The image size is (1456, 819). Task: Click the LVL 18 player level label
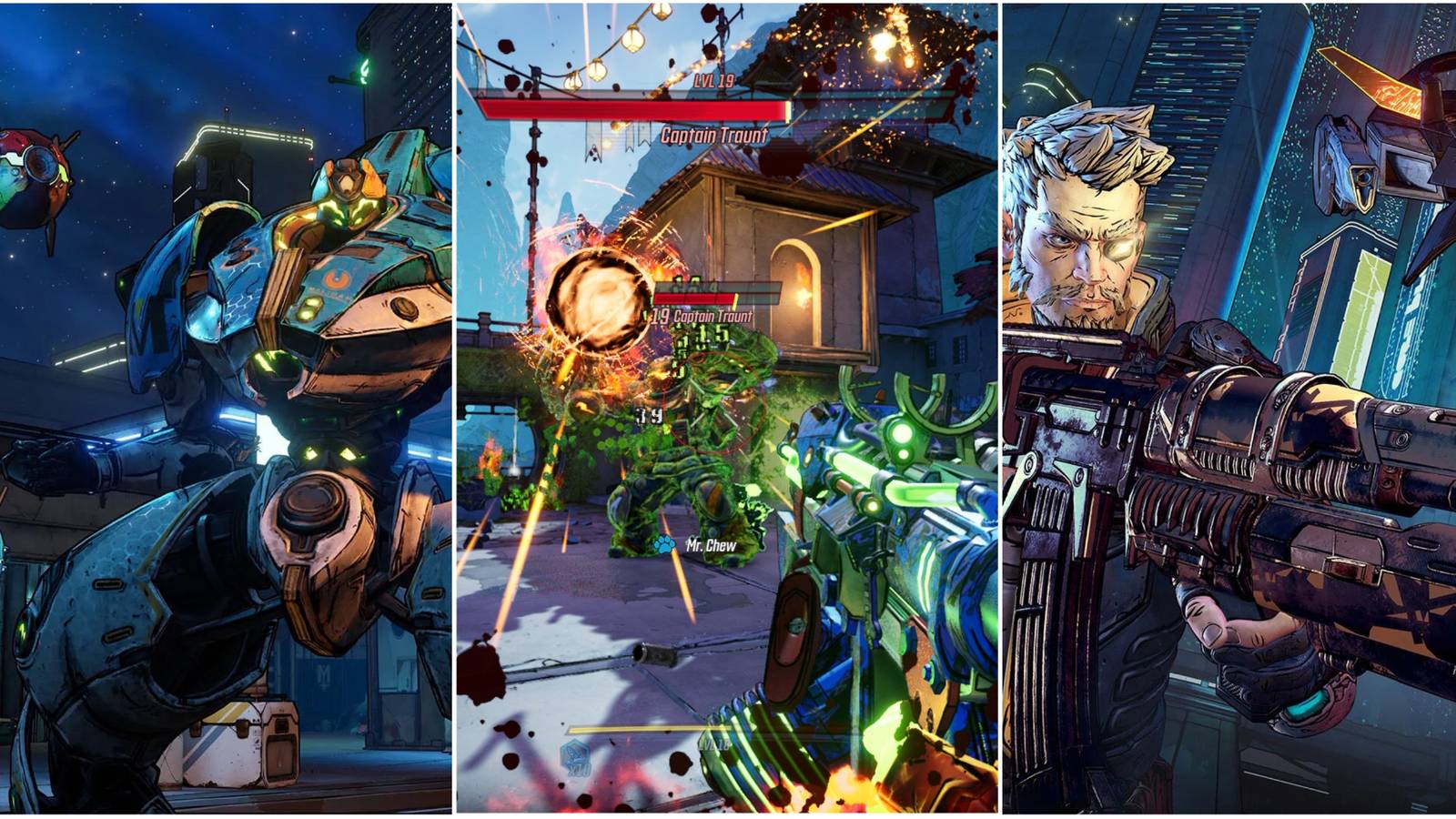(713, 745)
